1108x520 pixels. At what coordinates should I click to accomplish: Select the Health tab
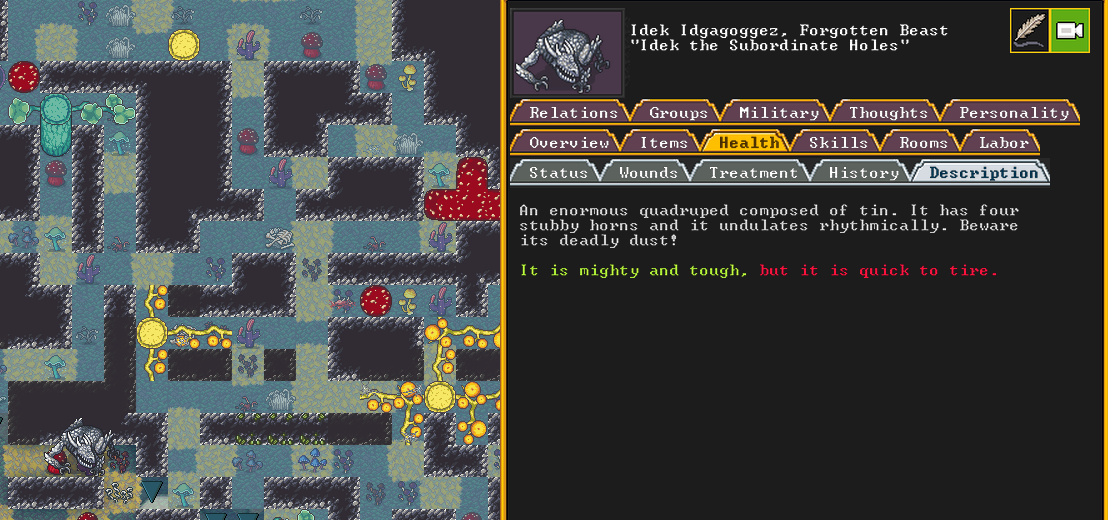[748, 143]
